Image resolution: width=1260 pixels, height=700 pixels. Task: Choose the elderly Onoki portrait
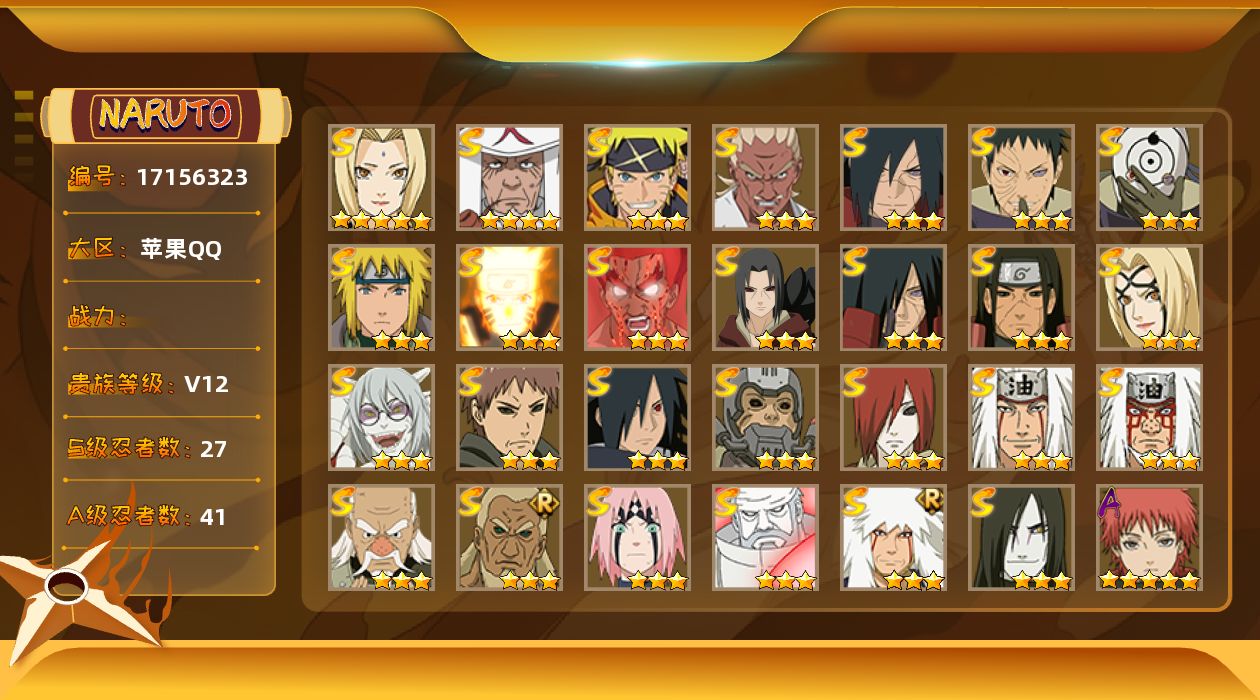pos(381,537)
